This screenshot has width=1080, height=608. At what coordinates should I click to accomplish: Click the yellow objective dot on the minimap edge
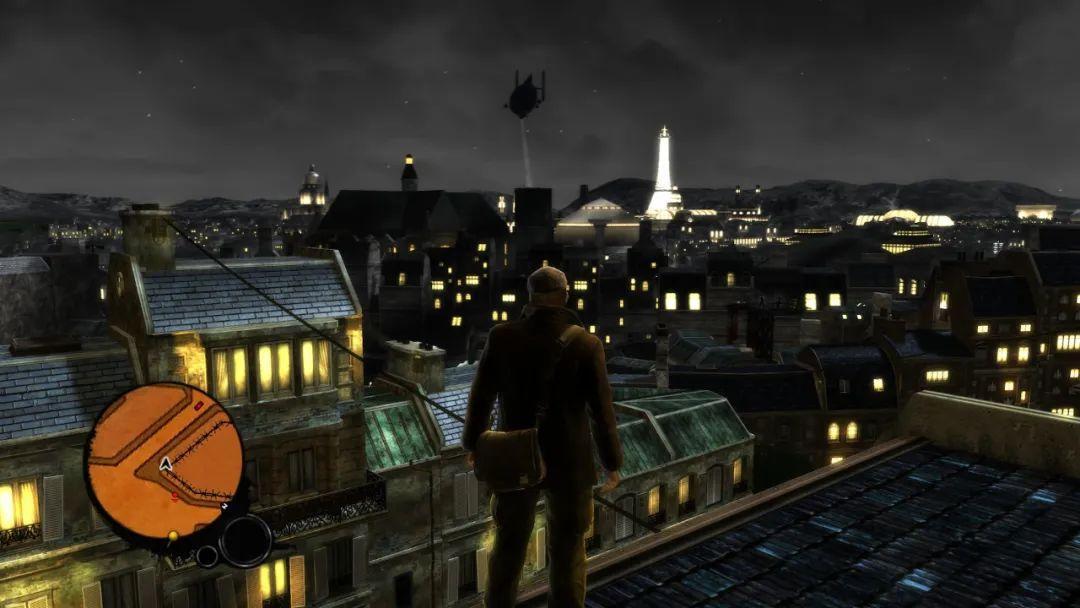172,536
